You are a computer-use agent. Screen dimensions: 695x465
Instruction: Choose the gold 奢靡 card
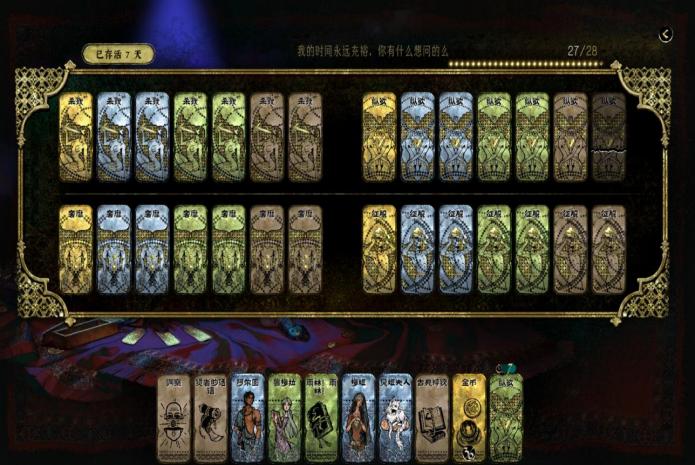[76, 250]
